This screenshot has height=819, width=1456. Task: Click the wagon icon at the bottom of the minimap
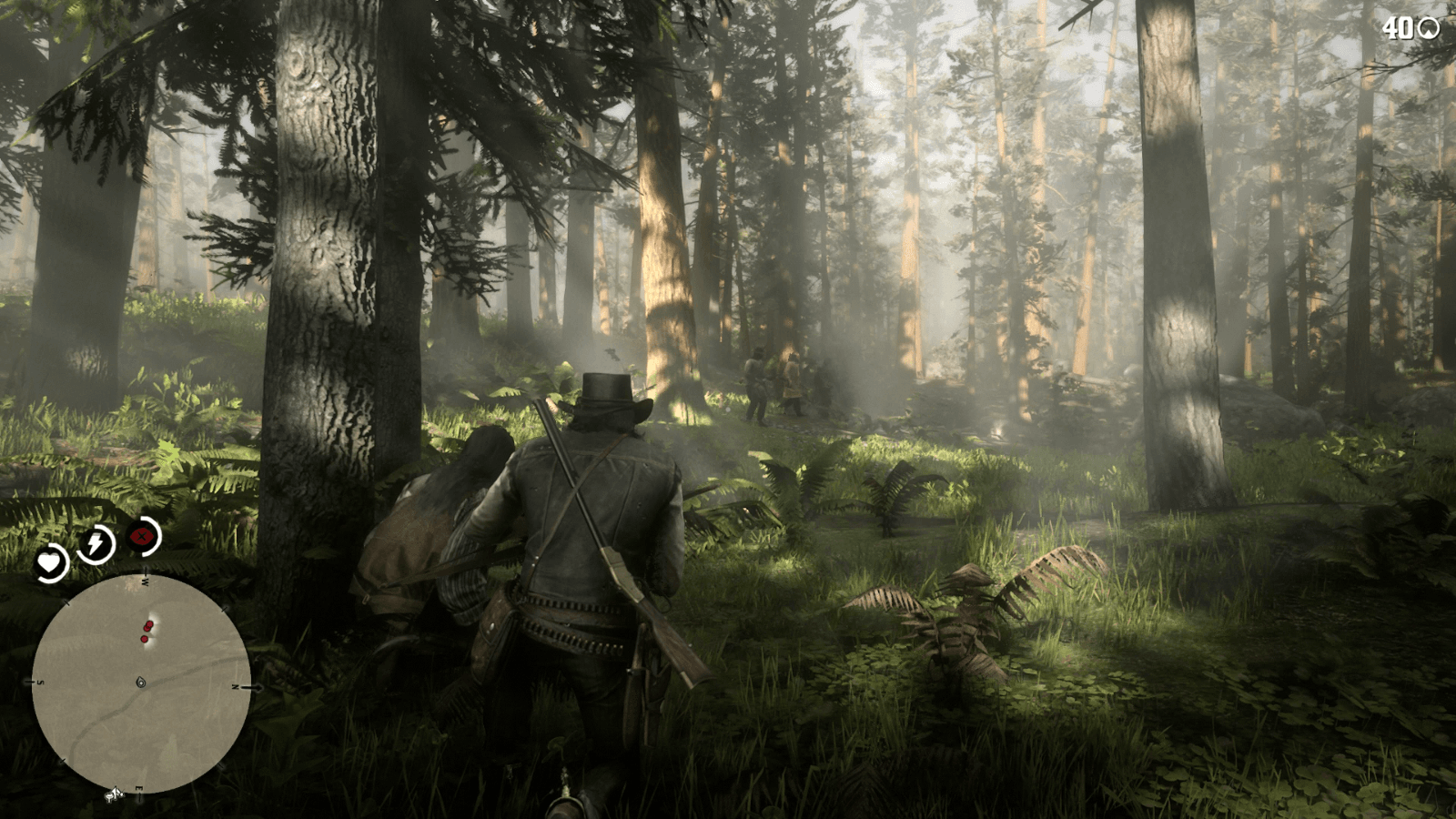[x=114, y=795]
